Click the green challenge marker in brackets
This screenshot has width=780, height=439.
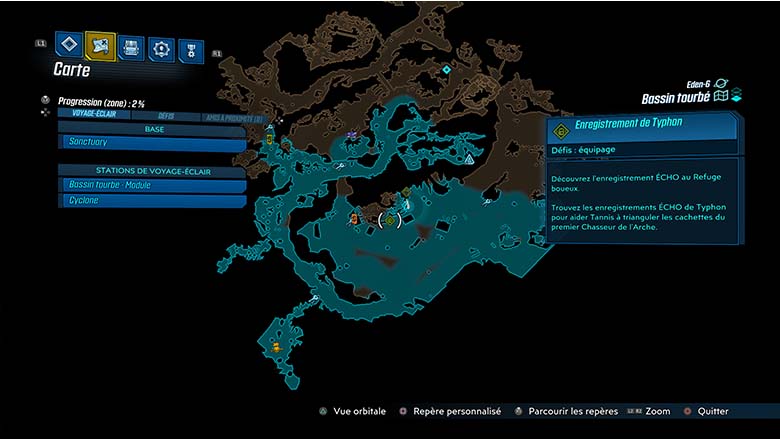(390, 220)
